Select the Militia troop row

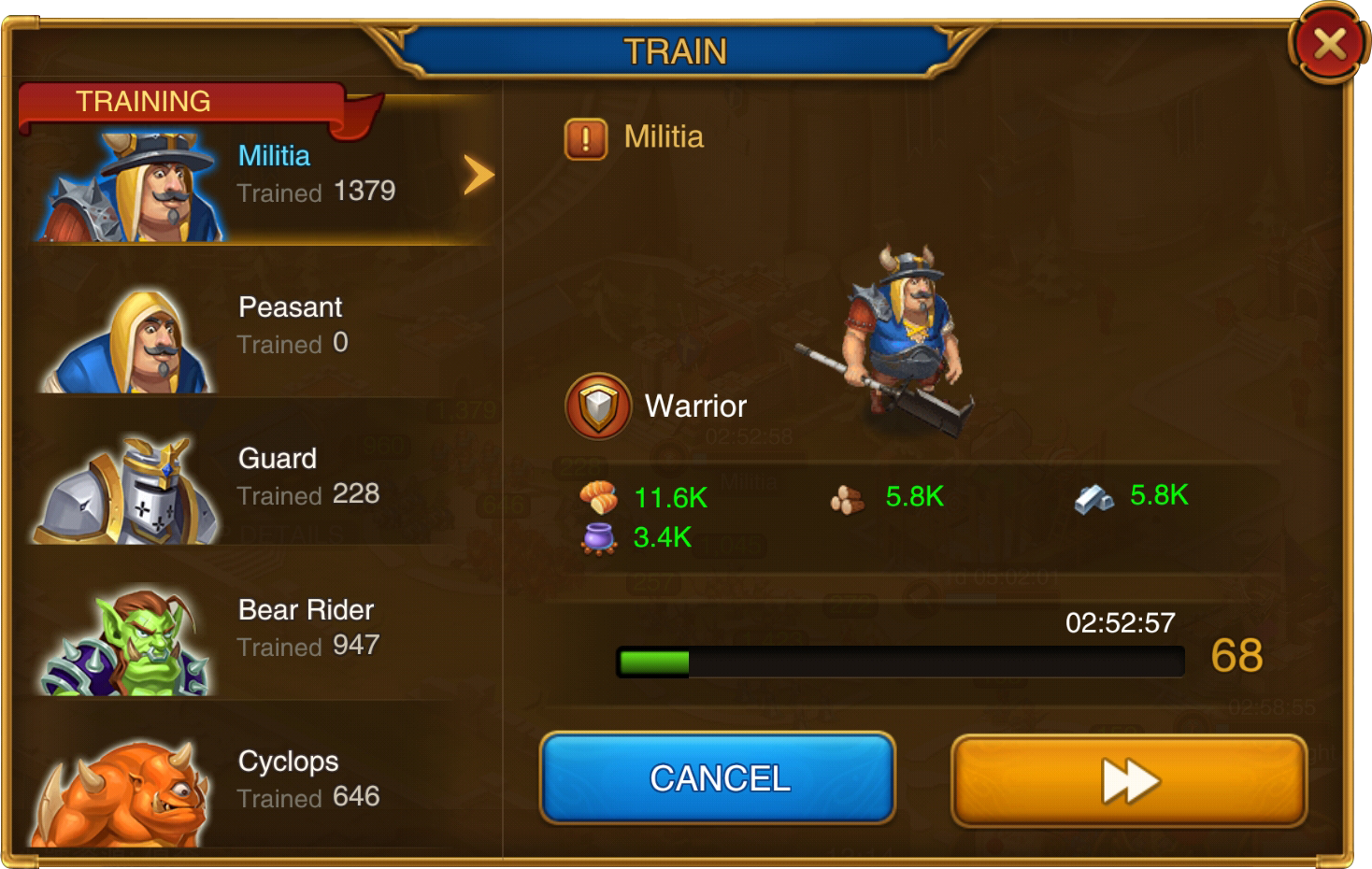coord(262,176)
